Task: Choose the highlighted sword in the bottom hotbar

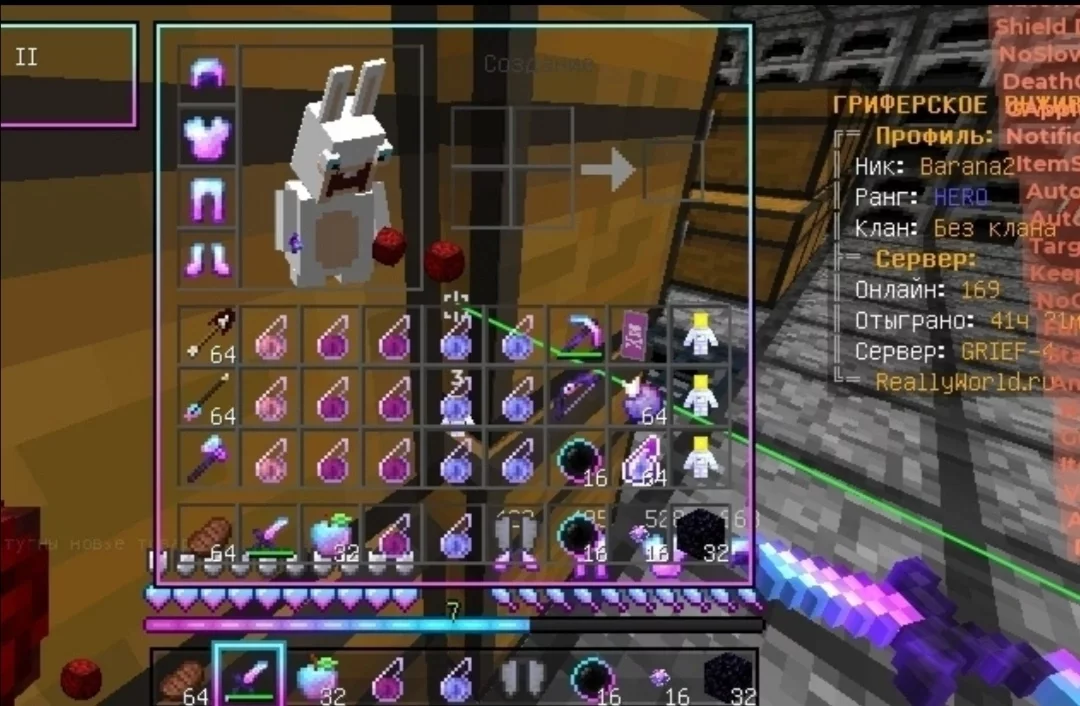Action: click(248, 676)
